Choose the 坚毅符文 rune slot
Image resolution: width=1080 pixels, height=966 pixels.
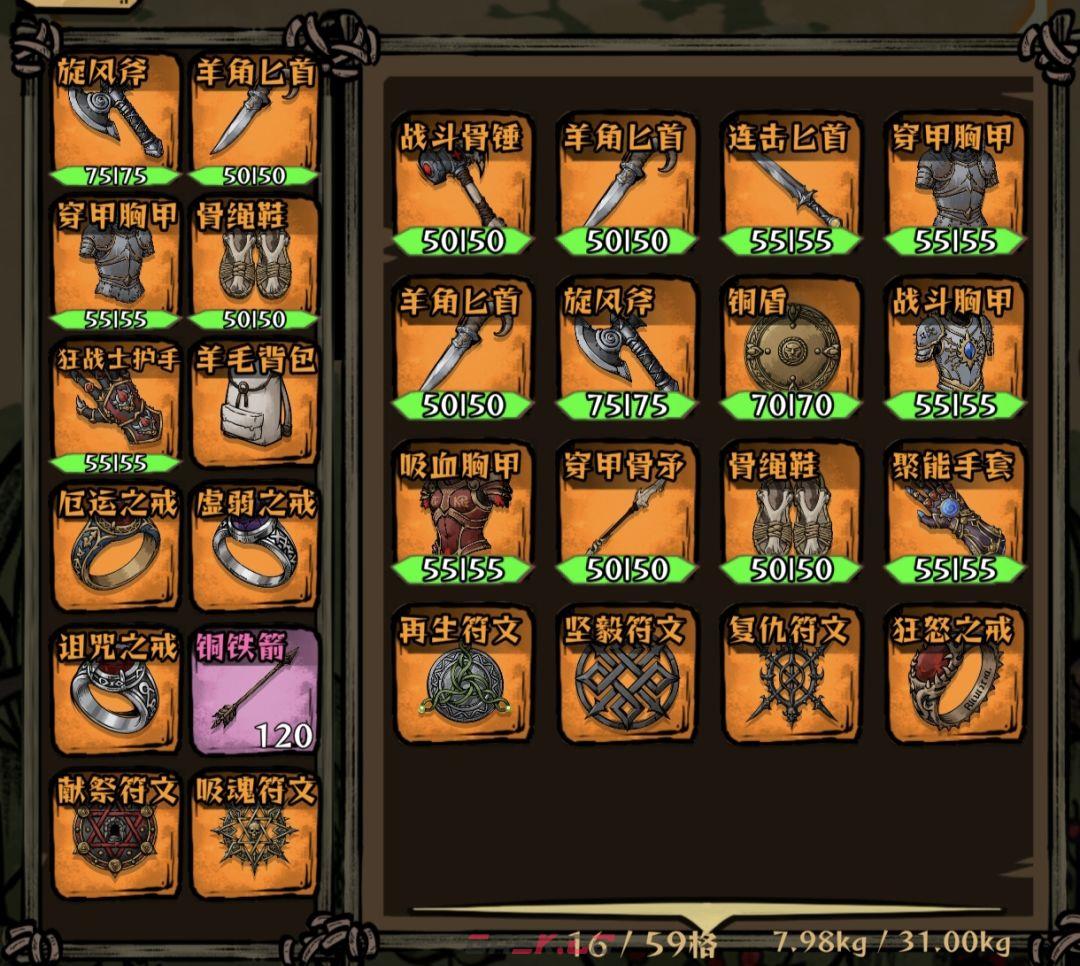click(x=626, y=677)
